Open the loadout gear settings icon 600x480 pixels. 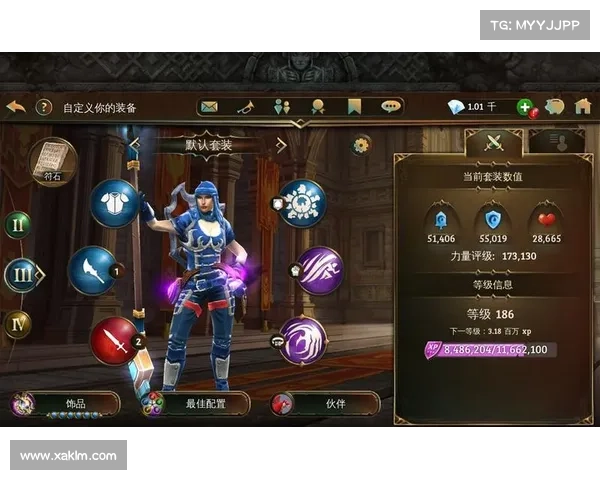[x=361, y=145]
